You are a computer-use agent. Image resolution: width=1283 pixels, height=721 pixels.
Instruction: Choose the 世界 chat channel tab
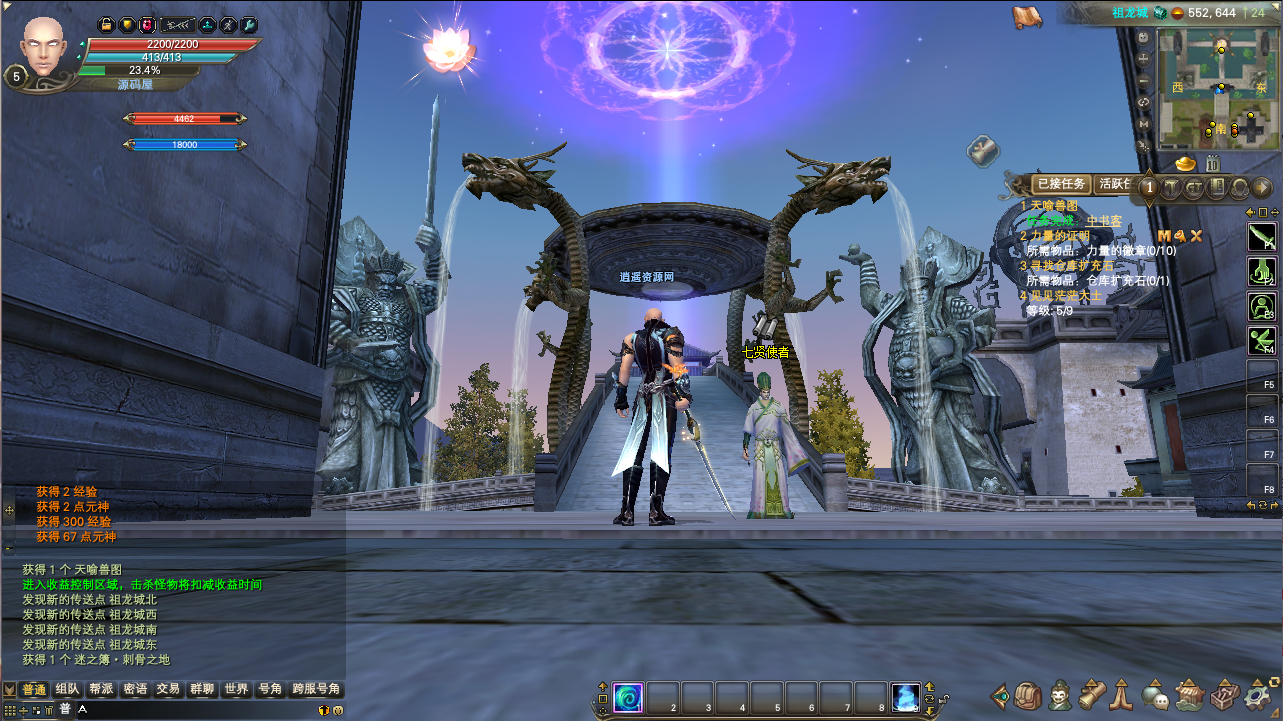click(x=237, y=689)
